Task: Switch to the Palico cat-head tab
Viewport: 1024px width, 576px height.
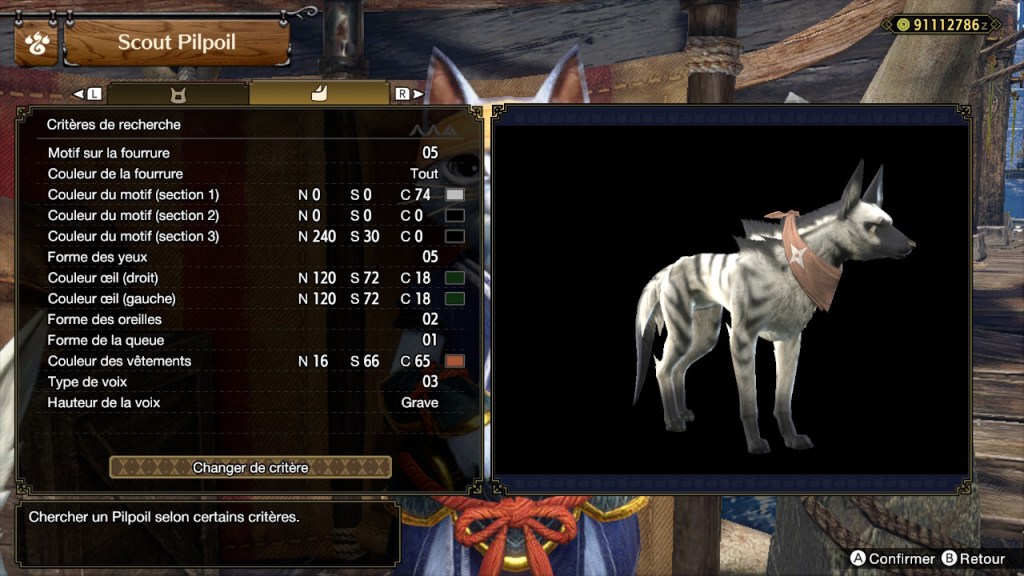Action: (179, 94)
